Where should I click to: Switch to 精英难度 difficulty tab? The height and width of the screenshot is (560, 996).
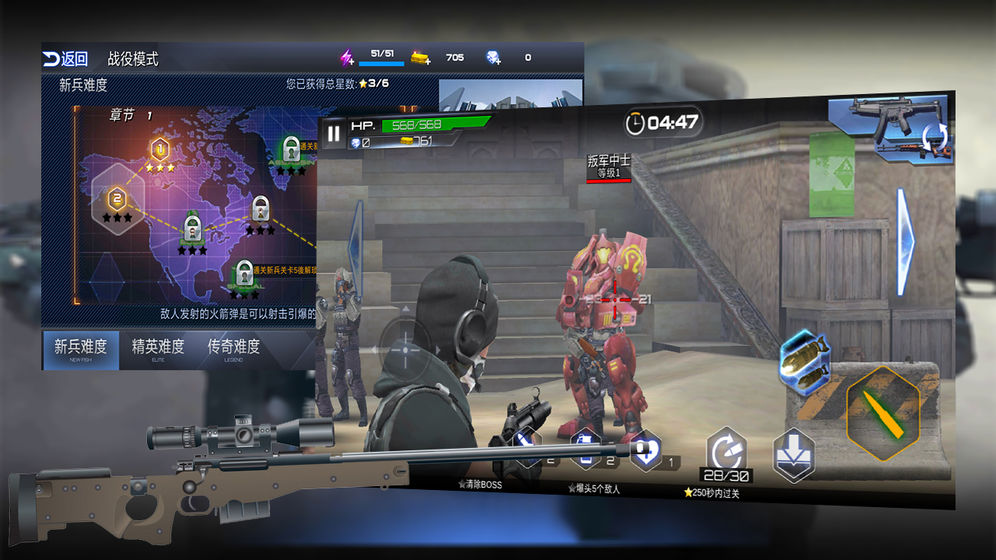(158, 349)
